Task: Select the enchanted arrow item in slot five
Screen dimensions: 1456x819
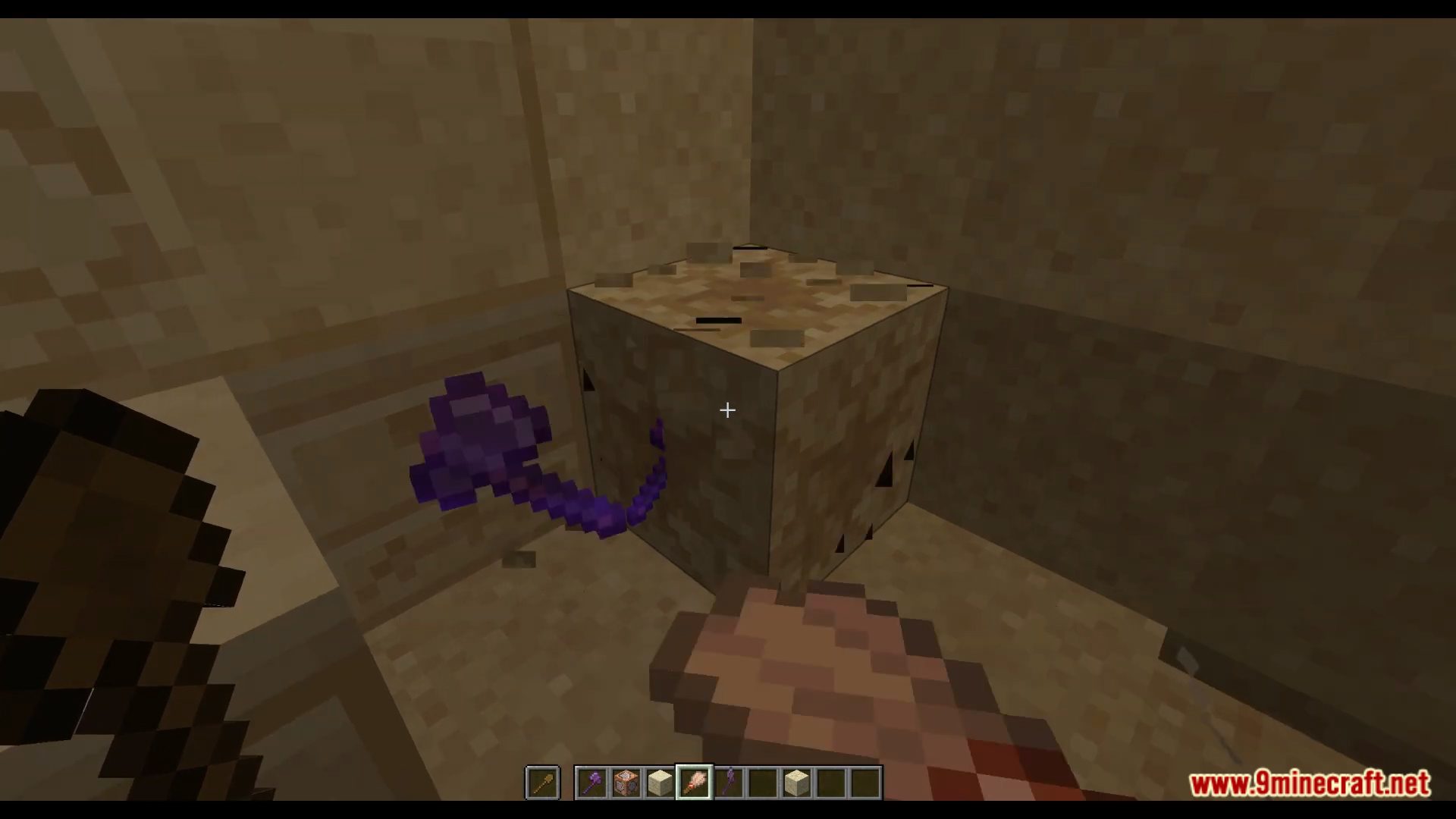Action: pyautogui.click(x=728, y=782)
